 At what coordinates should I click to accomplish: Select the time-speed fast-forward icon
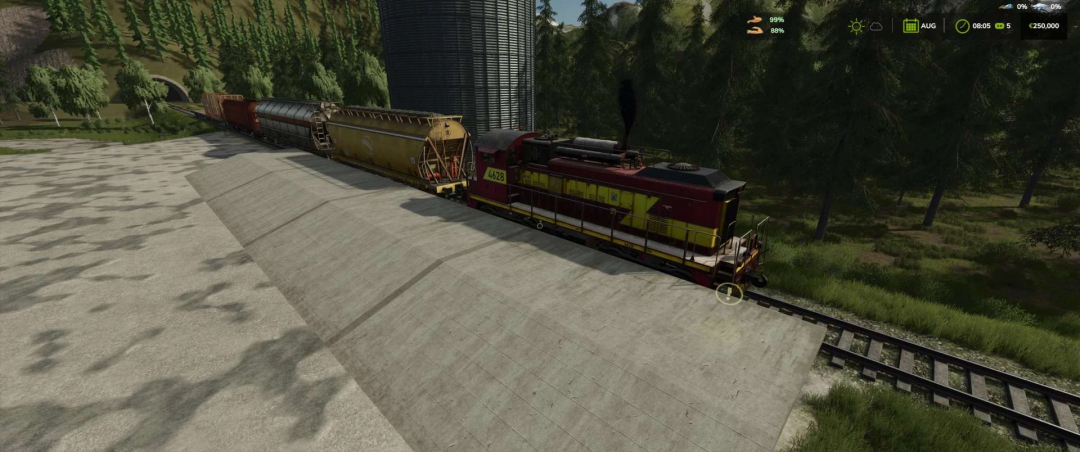pyautogui.click(x=999, y=26)
